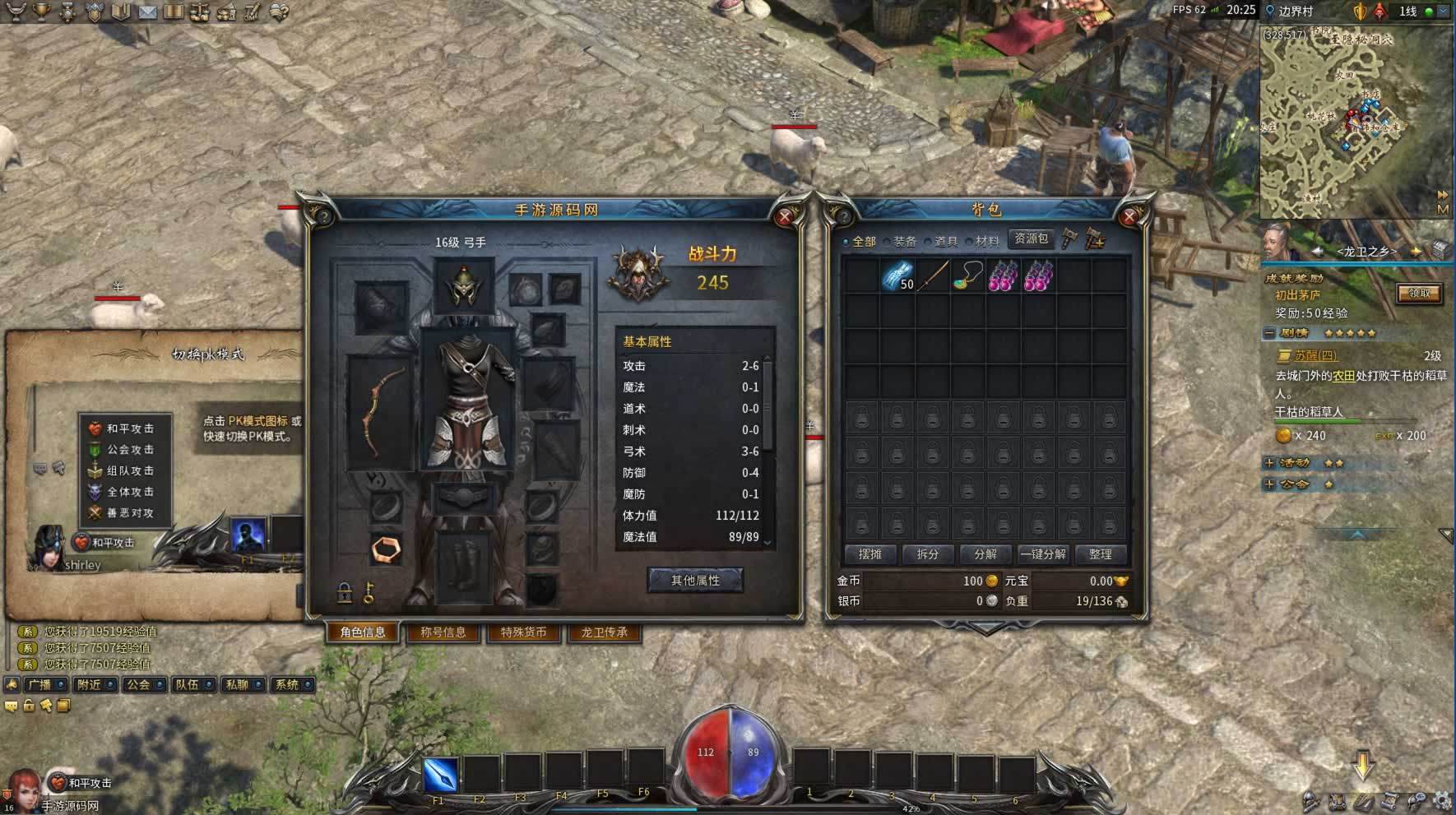Click the 一键分解 button
The width and height of the screenshot is (1456, 815).
point(1043,554)
